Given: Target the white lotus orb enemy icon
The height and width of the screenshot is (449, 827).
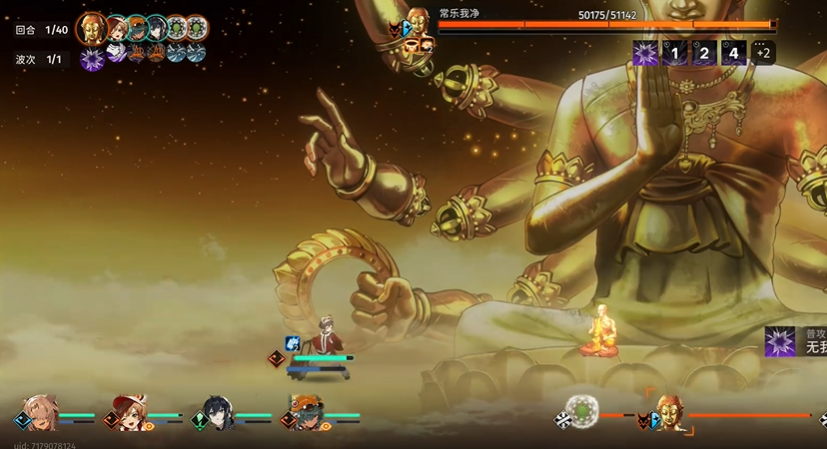Looking at the screenshot, I should (581, 411).
